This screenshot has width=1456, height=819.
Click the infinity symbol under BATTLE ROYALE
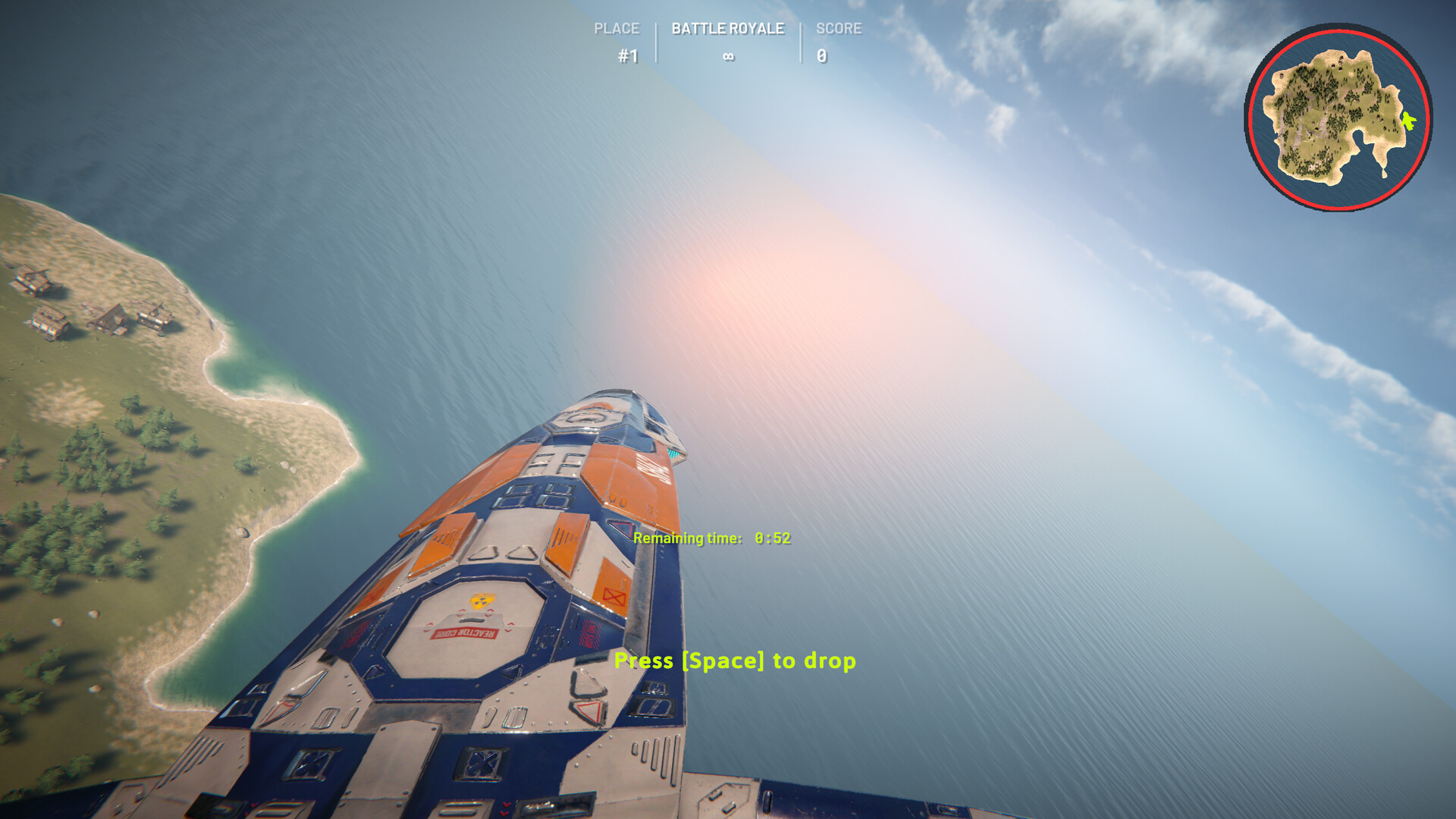tap(729, 55)
